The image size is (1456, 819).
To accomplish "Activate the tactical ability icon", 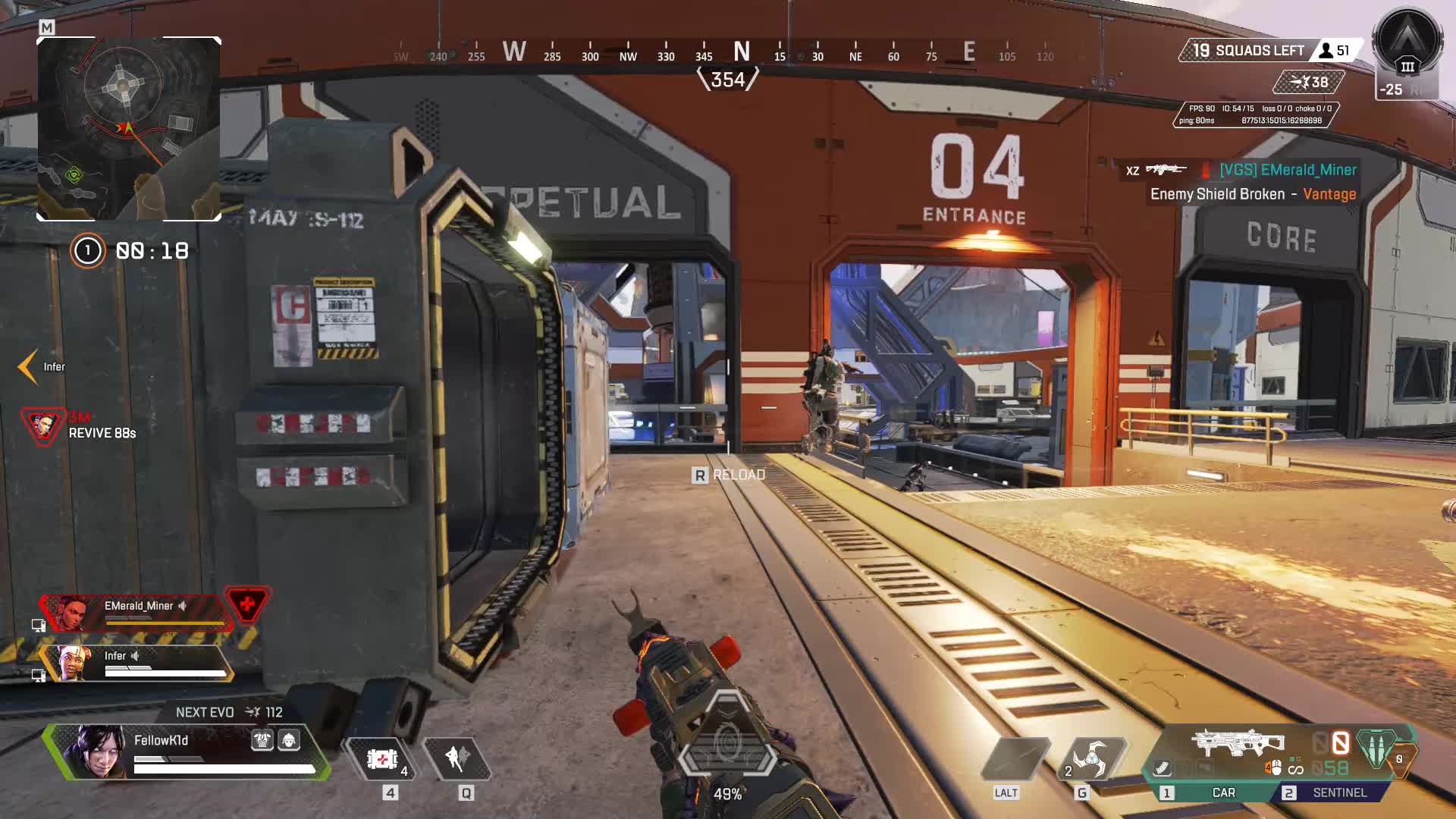I will (x=457, y=758).
